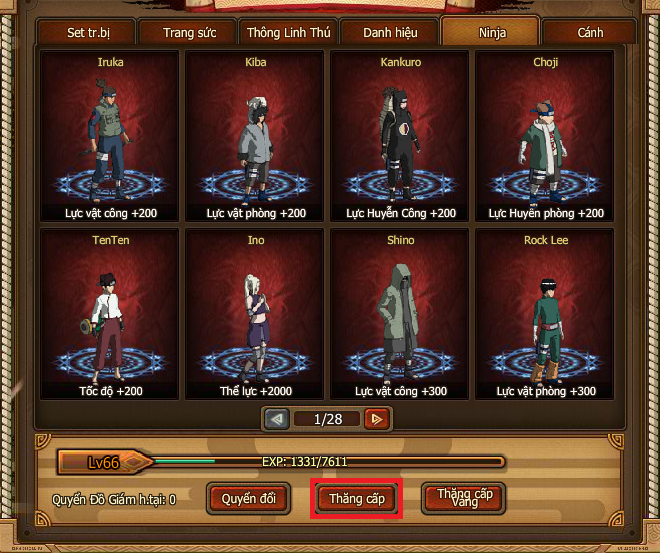The width and height of the screenshot is (660, 553).
Task: Pick the Choji ninja card
Action: (x=546, y=137)
